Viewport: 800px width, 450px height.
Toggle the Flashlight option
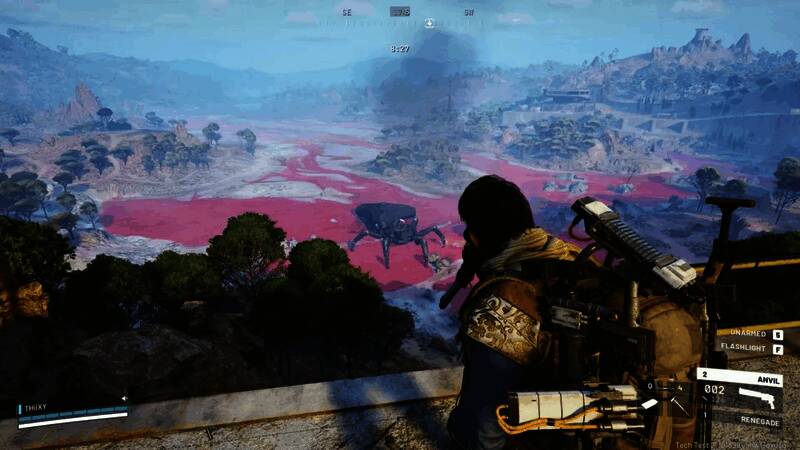(x=746, y=348)
